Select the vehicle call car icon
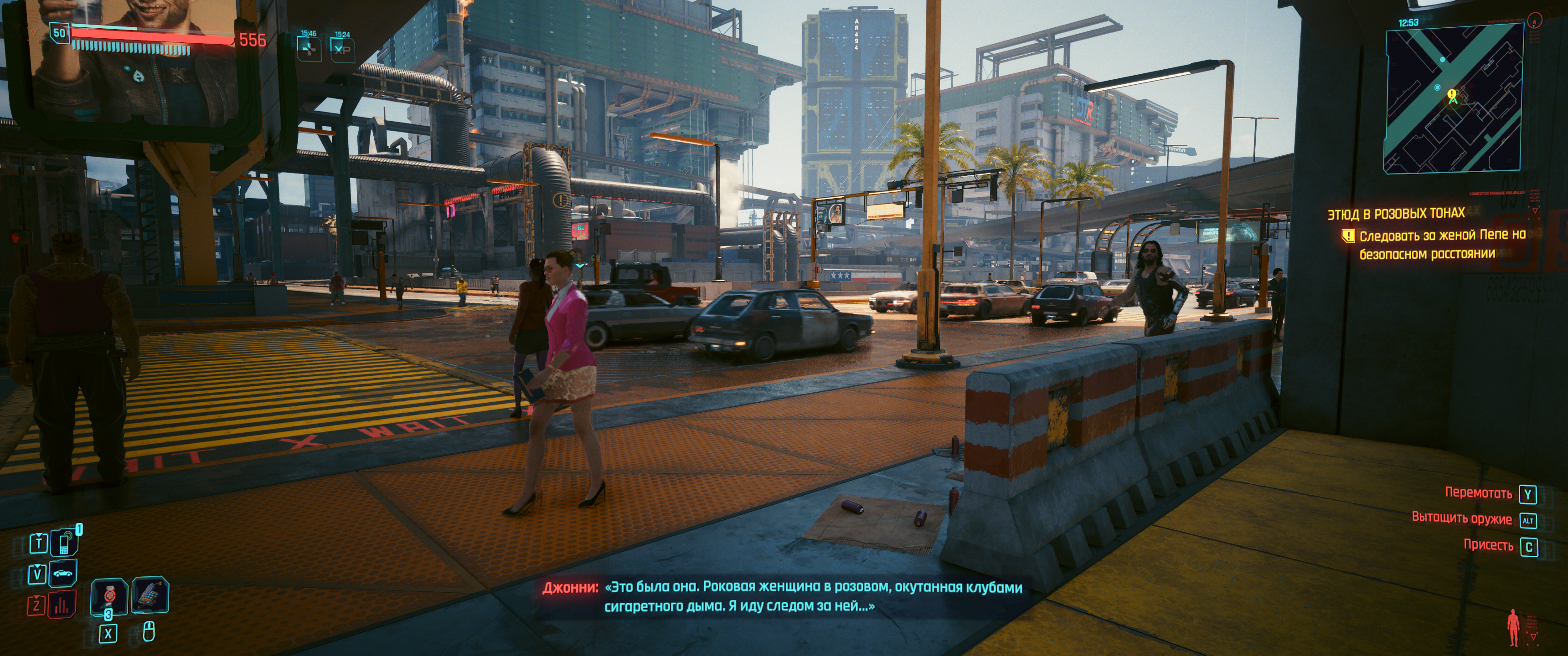The image size is (1568, 656). coord(63,573)
